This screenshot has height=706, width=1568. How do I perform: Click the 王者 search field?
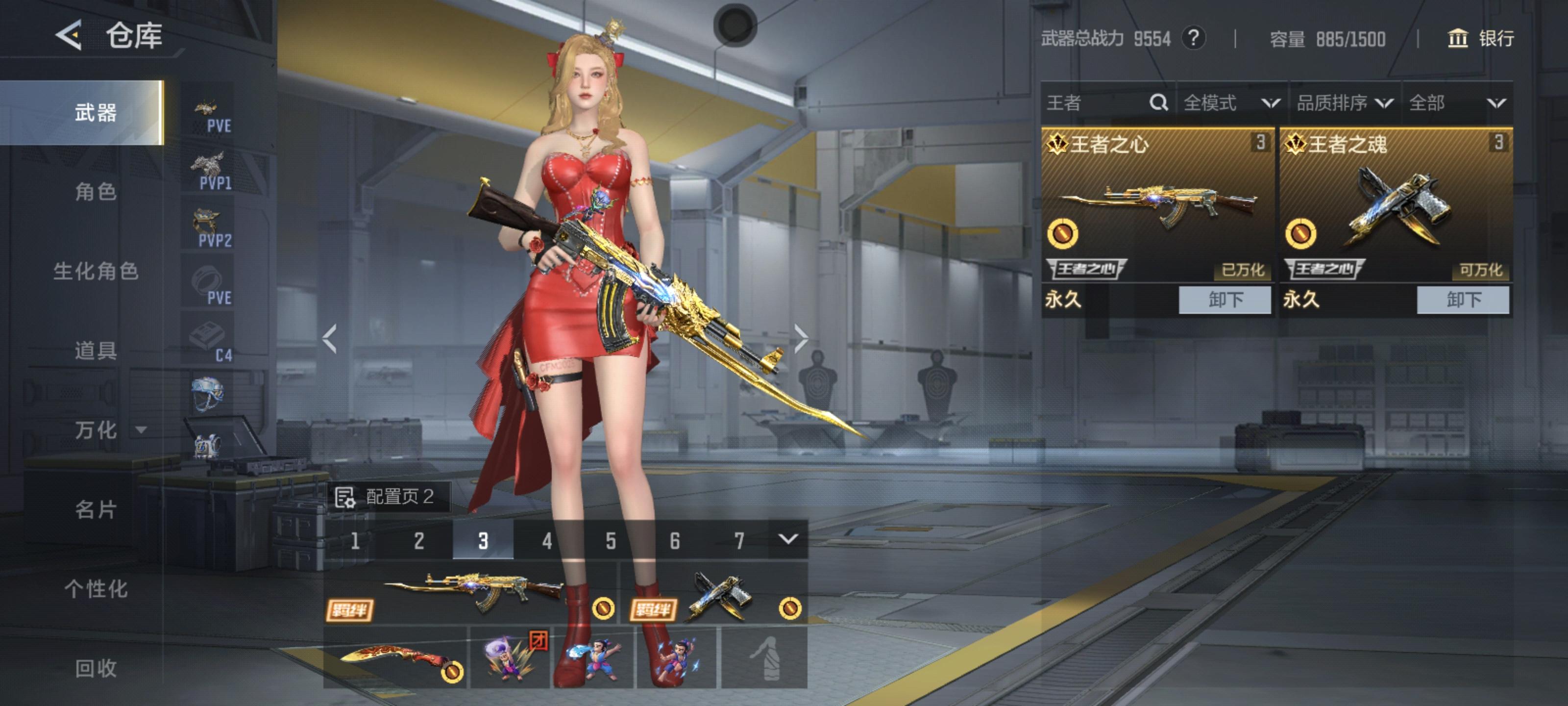click(1096, 102)
